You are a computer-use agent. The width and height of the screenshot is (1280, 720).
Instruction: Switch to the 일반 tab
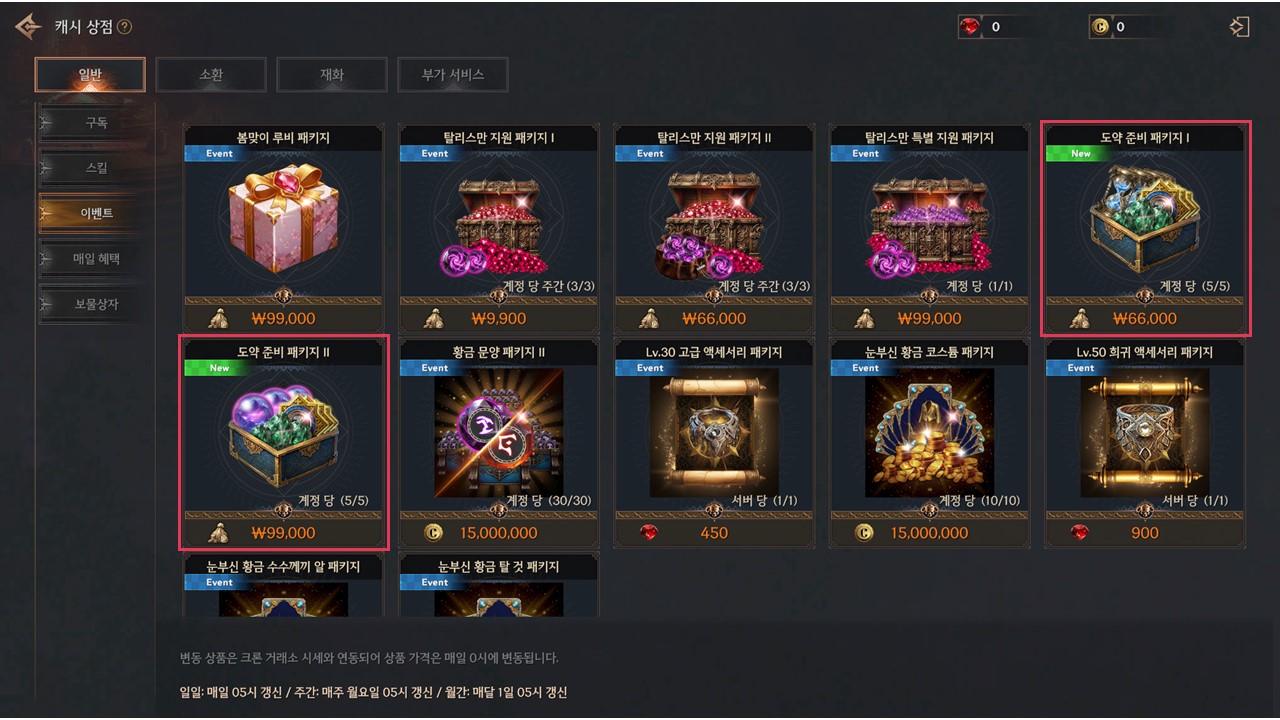[x=90, y=74]
